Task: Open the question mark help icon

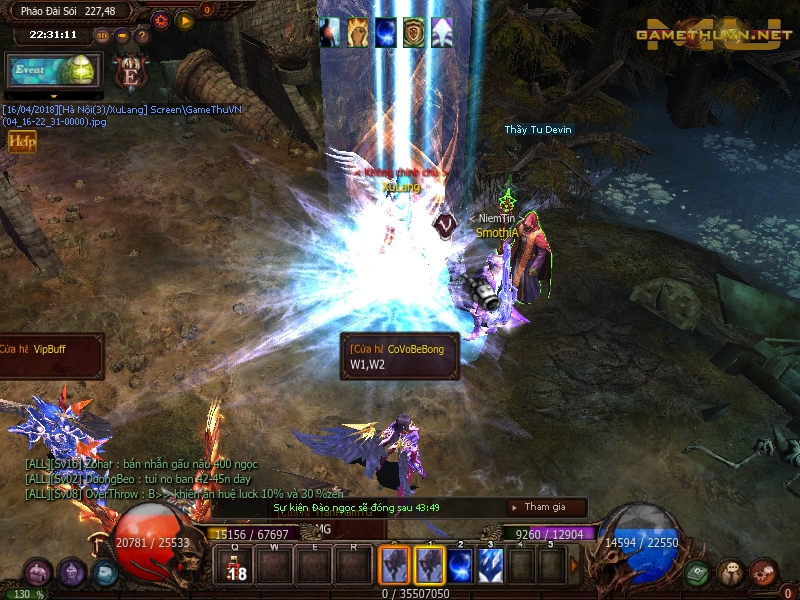Action: coord(141,35)
